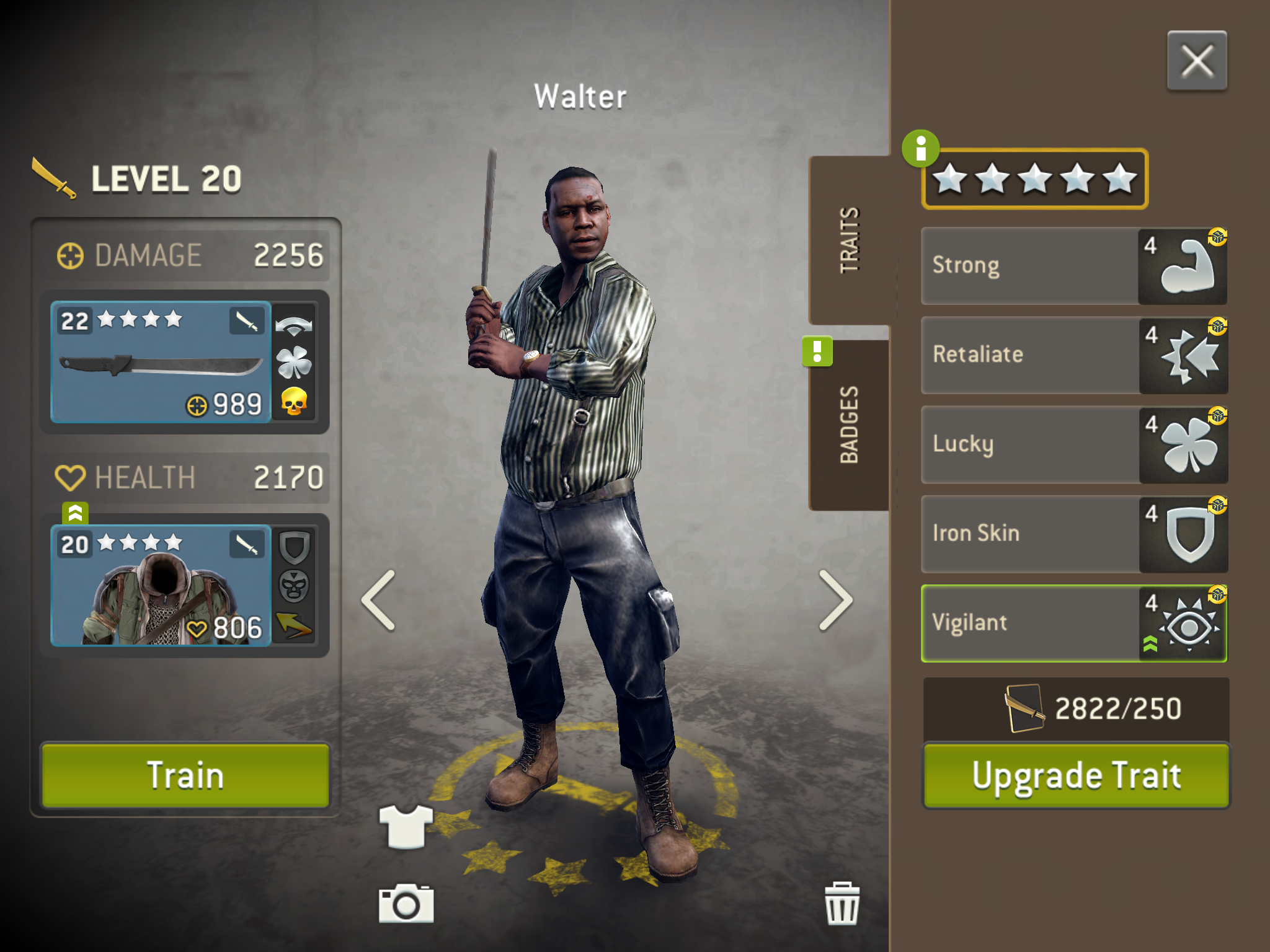
Task: Show the previous survivor with left arrow
Action: tap(379, 600)
